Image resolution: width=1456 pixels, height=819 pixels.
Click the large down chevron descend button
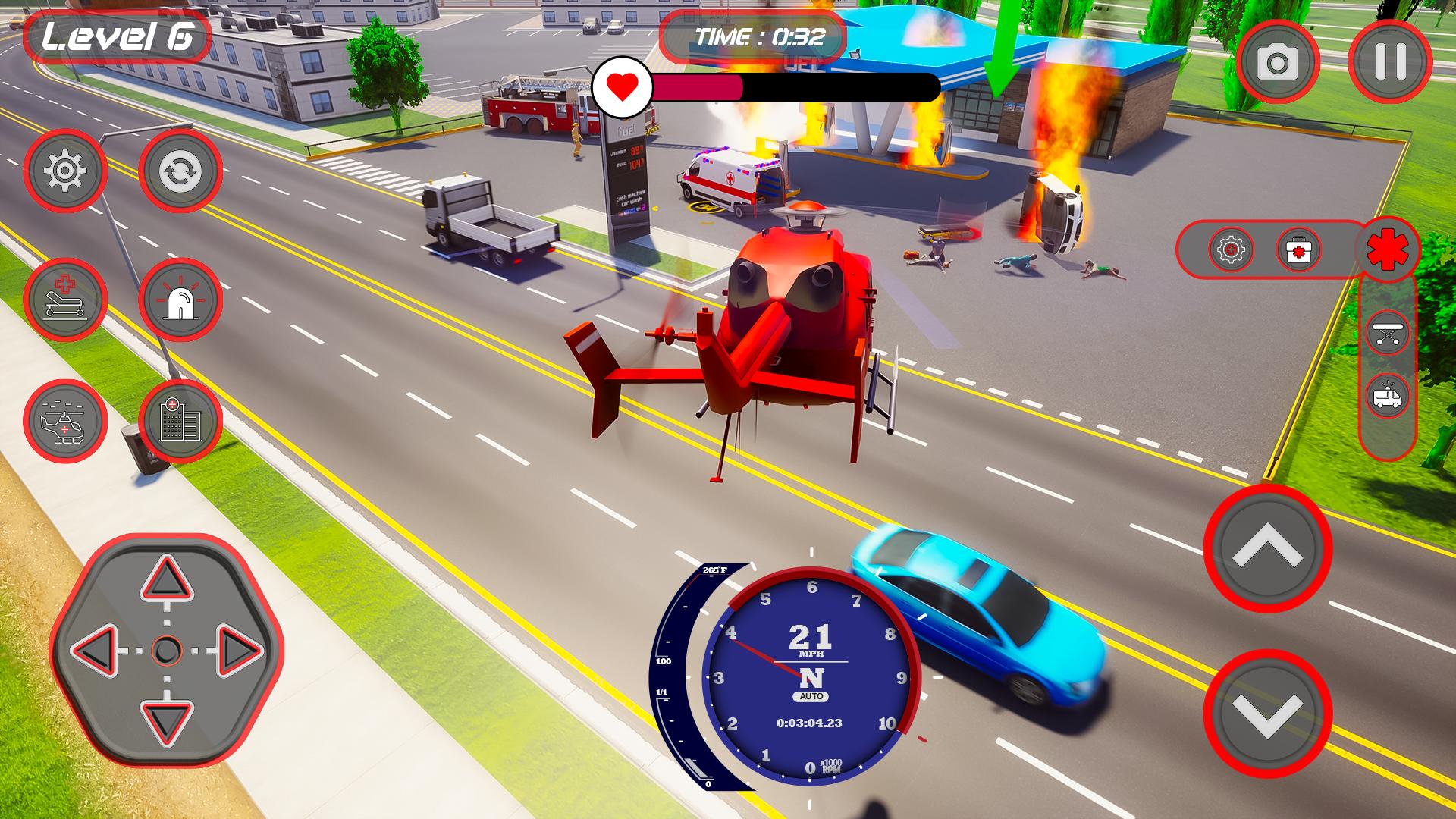[1267, 713]
